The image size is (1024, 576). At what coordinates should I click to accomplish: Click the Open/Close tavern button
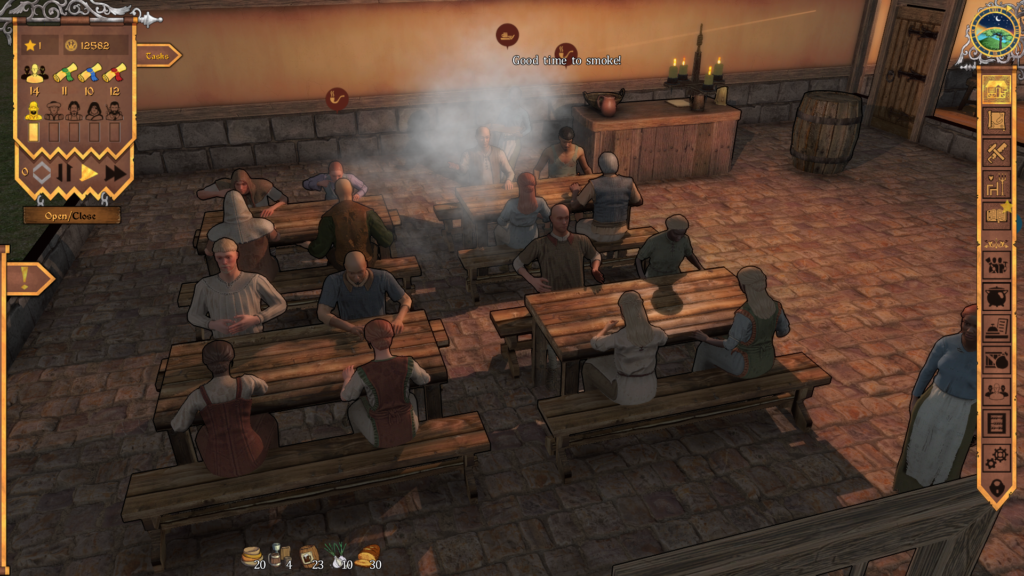(x=72, y=215)
